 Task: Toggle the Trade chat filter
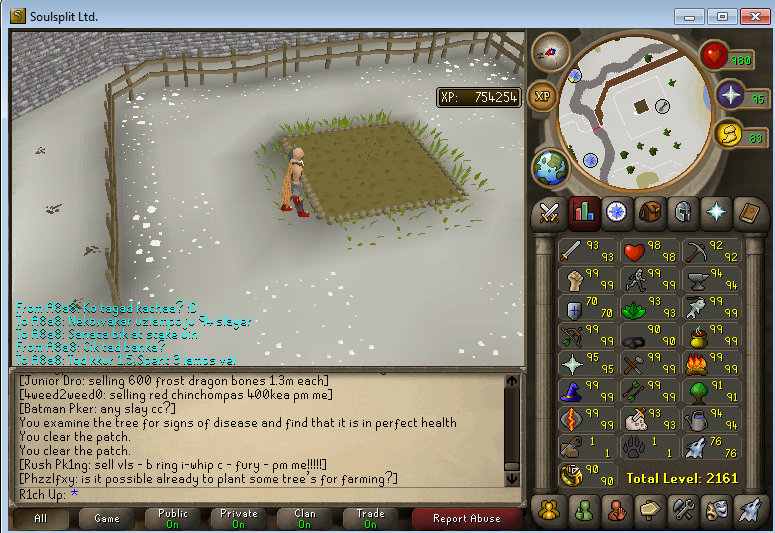pos(371,518)
